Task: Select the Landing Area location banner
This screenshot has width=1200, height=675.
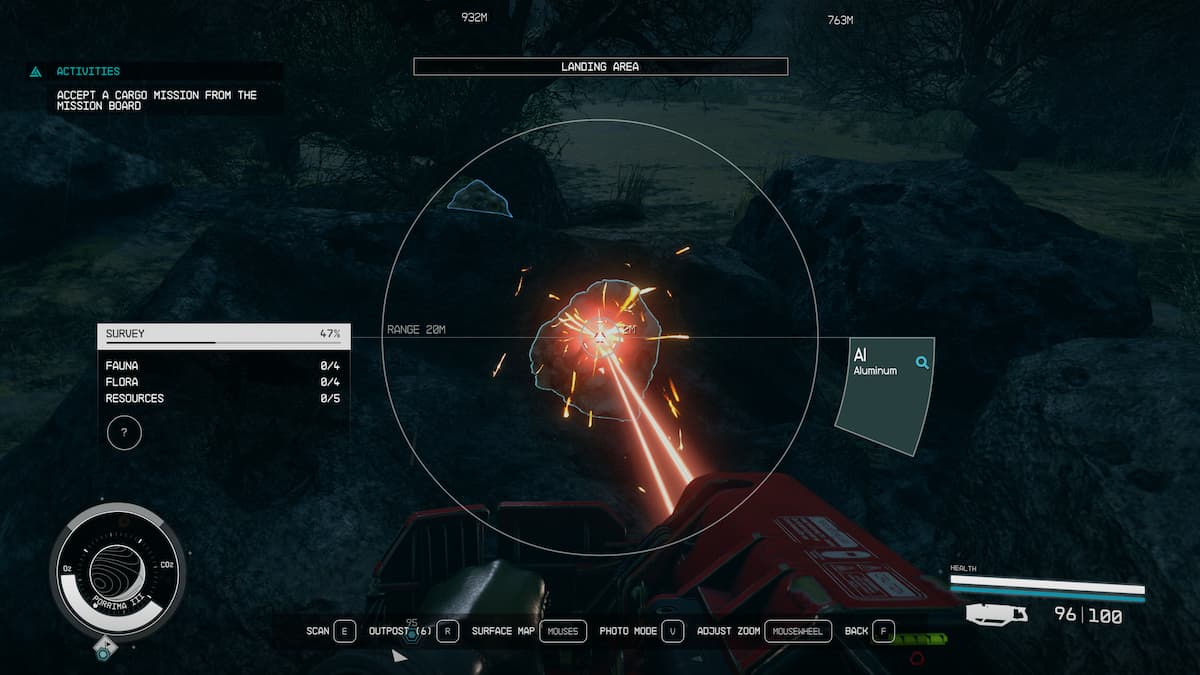Action: click(x=600, y=67)
